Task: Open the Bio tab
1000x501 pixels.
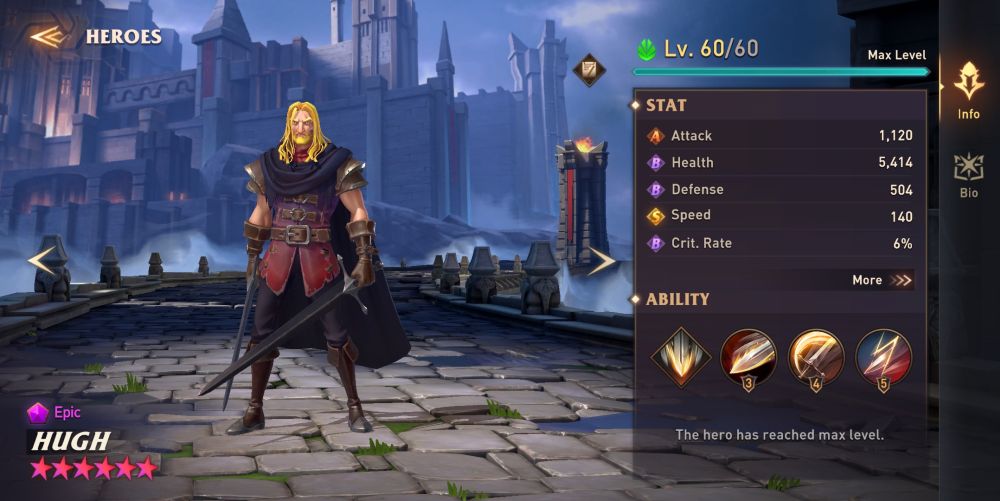Action: [968, 174]
